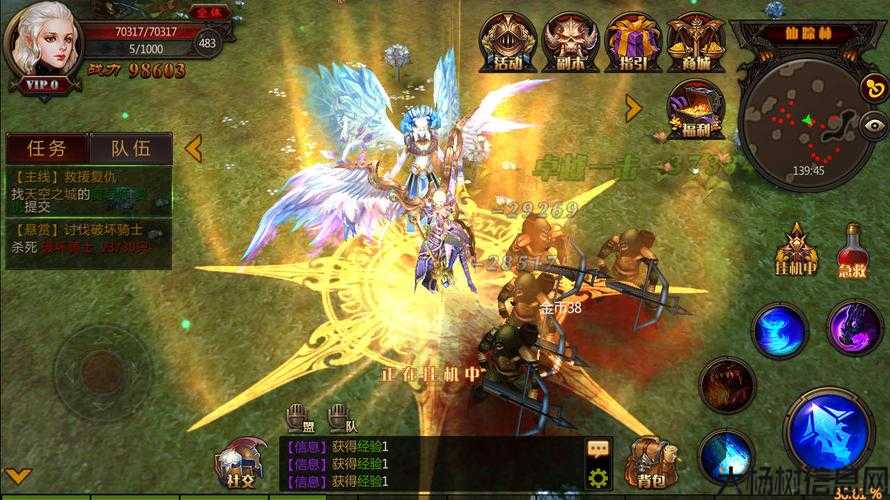The width and height of the screenshot is (890, 500).
Task: Select the 任务 quest tab
Action: click(x=47, y=149)
